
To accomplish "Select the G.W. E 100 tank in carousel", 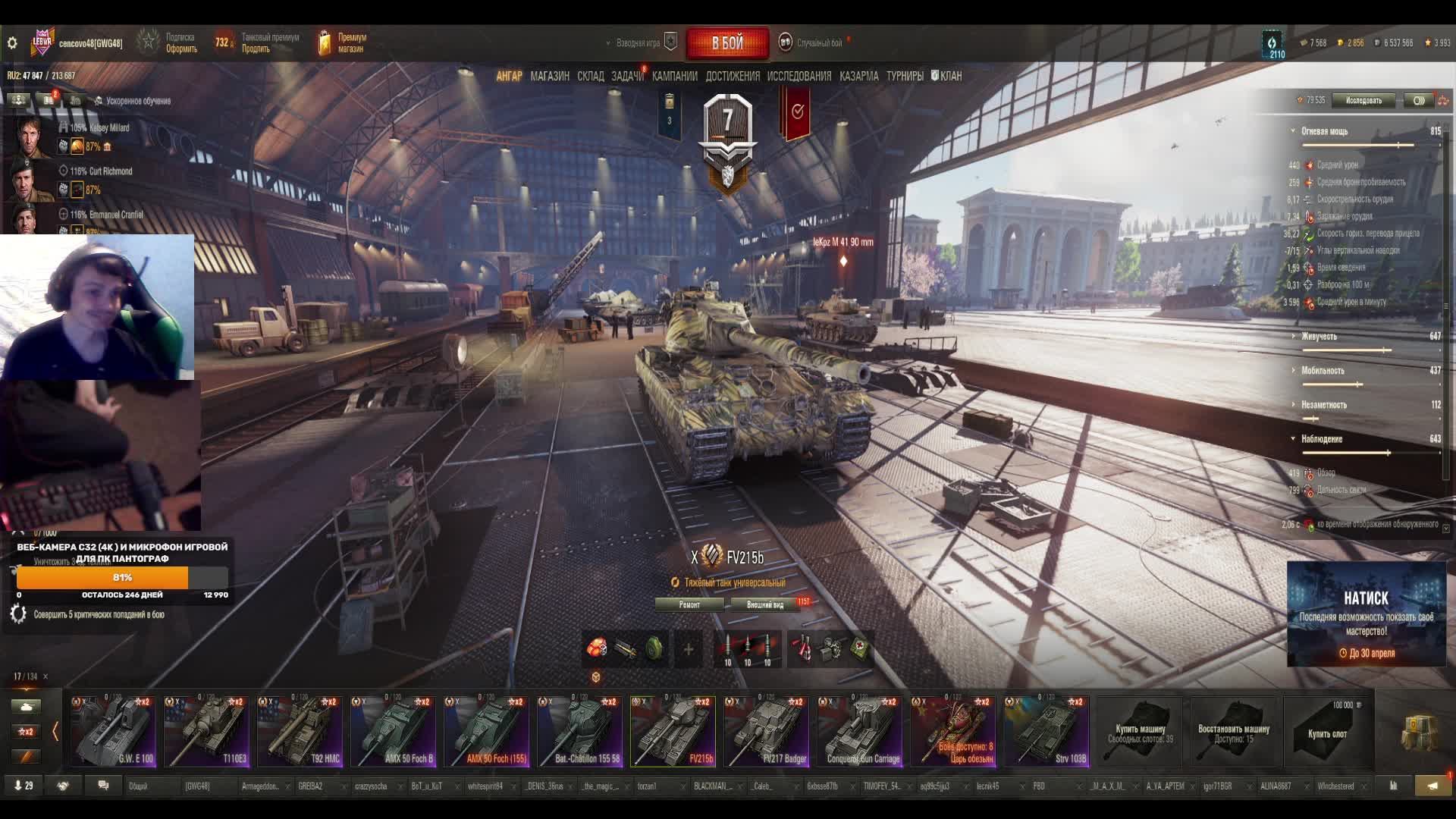I will [x=113, y=732].
